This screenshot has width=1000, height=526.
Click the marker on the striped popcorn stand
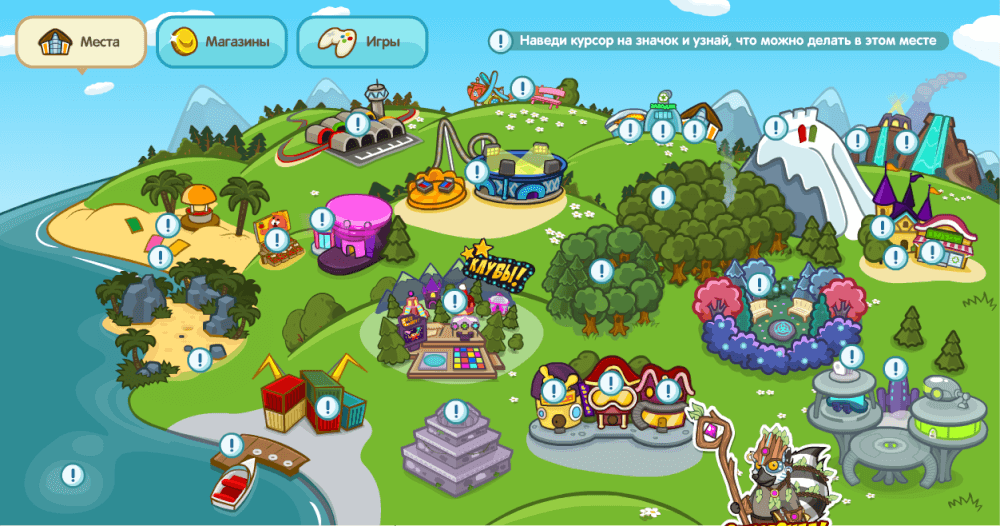[276, 240]
